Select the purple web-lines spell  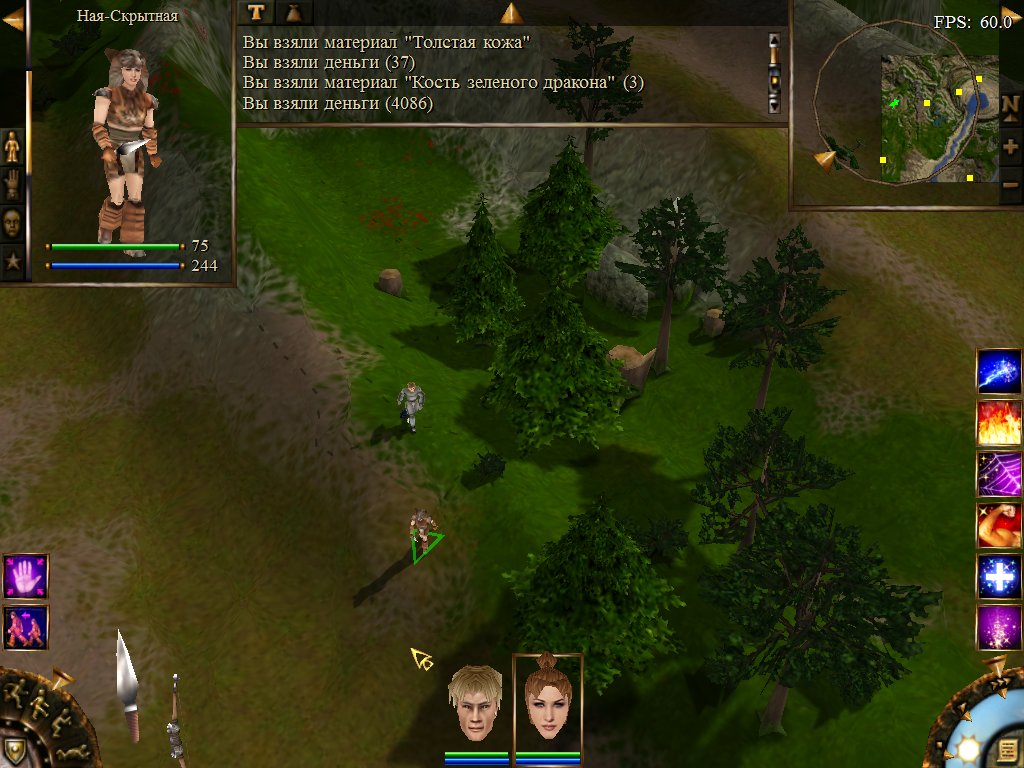tap(998, 474)
